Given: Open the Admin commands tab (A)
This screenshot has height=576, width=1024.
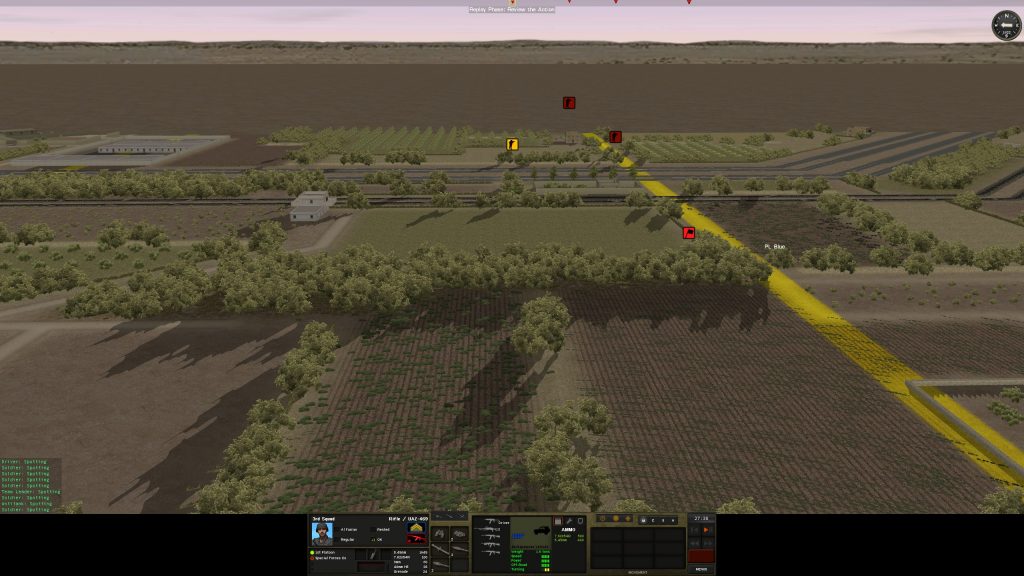Looking at the screenshot, I should tap(673, 520).
